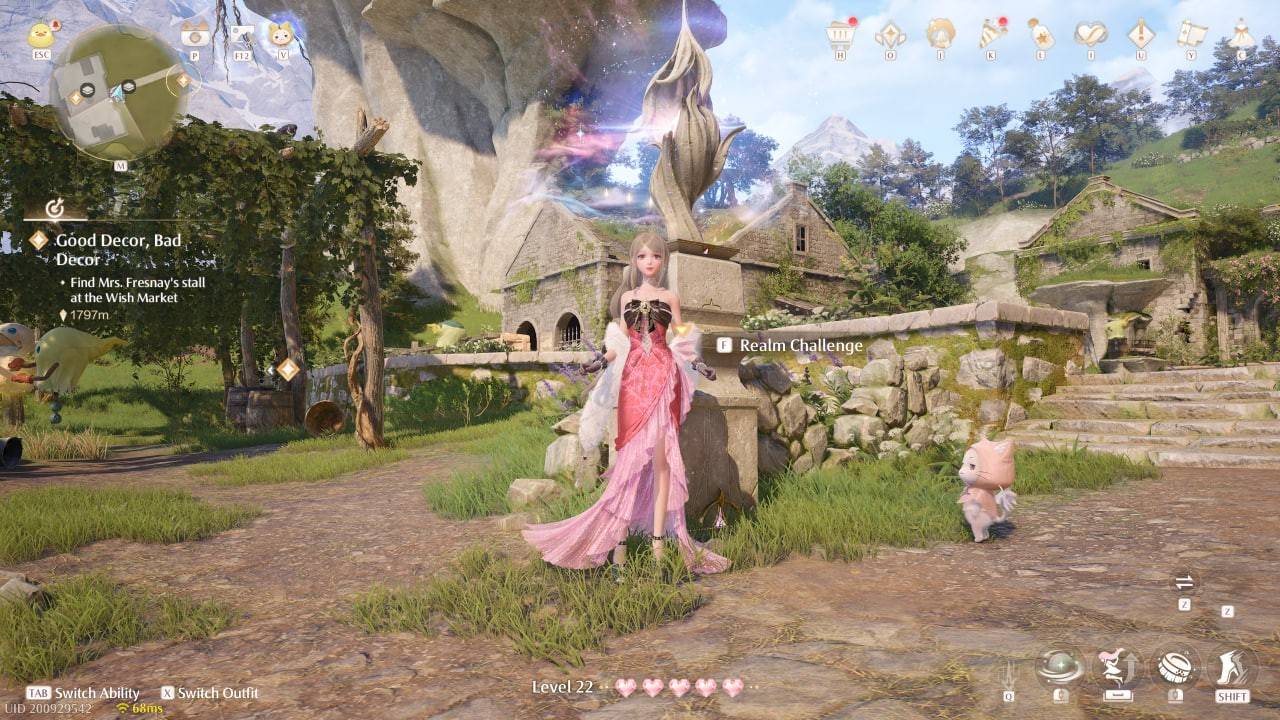Activate the glowing planet orb ability
Screen dimensions: 1280x720
pos(1060,666)
